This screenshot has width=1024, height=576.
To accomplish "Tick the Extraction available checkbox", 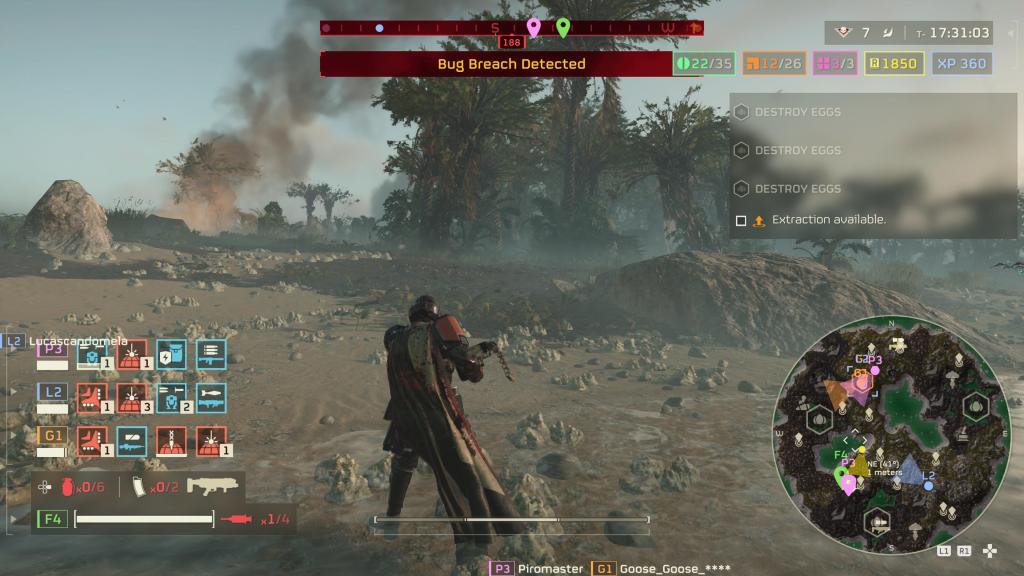I will click(x=741, y=220).
